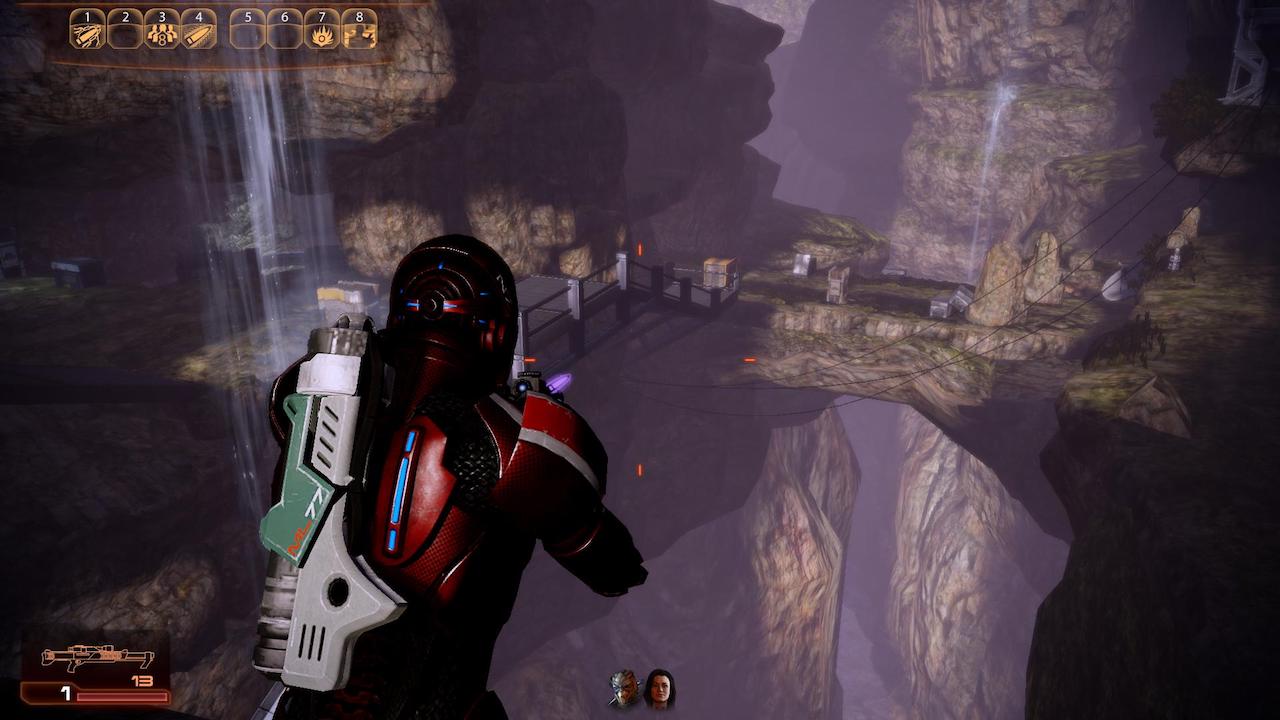Viewport: 1280px width, 720px height.
Task: Use the squad-of-three icon in slot 3
Action: point(161,31)
